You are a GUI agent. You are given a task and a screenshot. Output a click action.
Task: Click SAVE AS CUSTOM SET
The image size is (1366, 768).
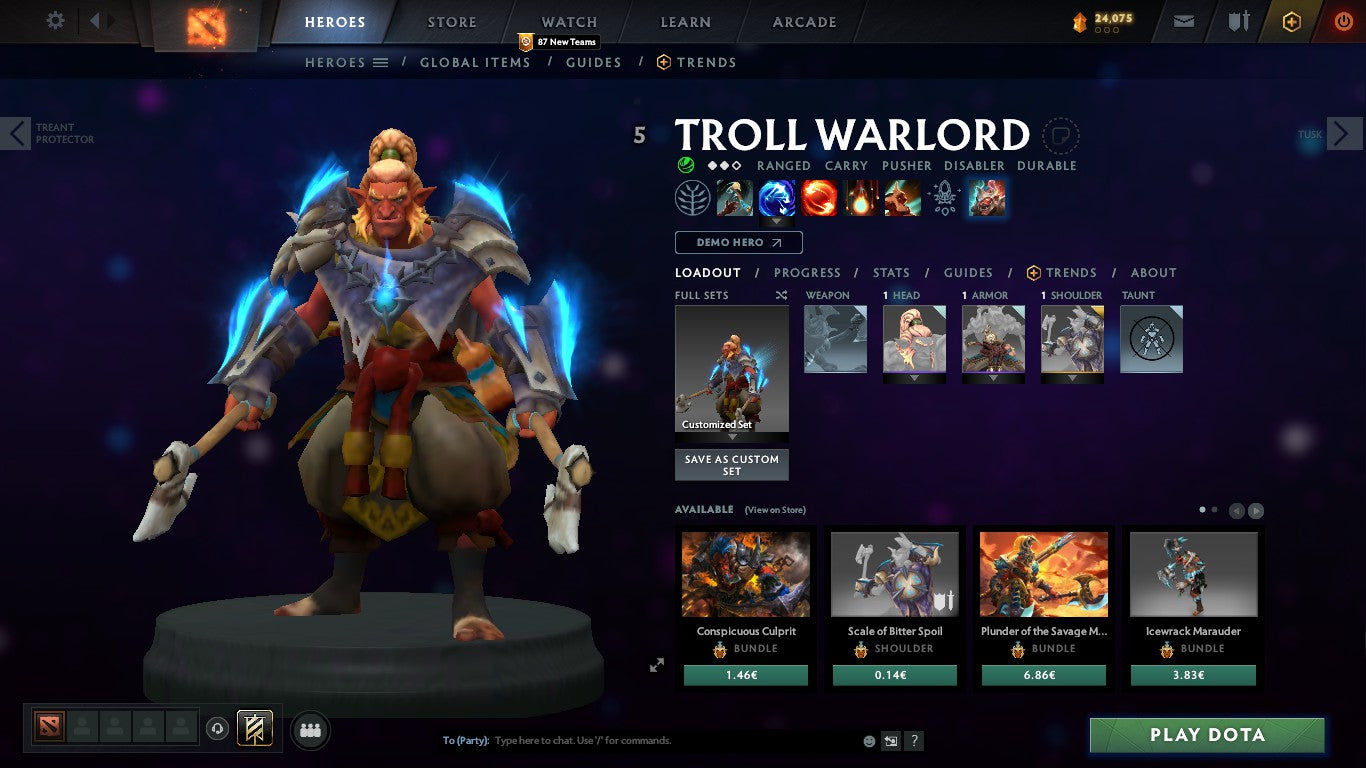(x=731, y=464)
